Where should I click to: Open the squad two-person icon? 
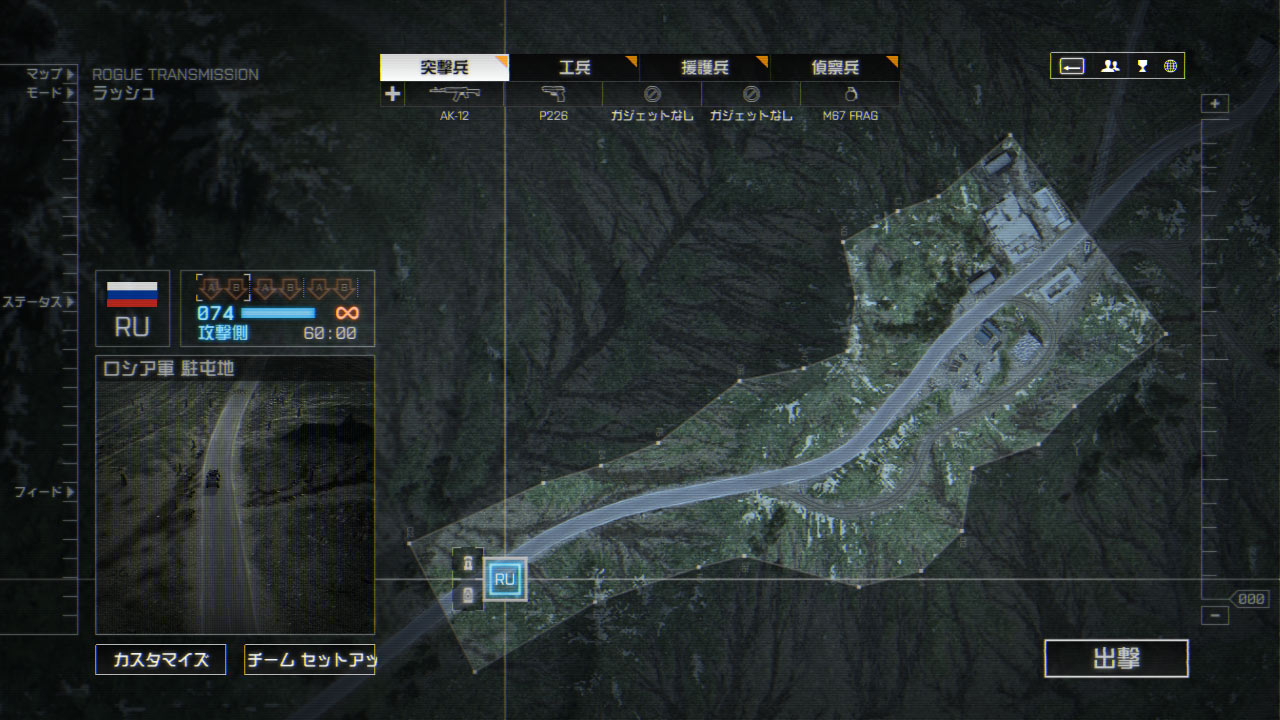1110,66
